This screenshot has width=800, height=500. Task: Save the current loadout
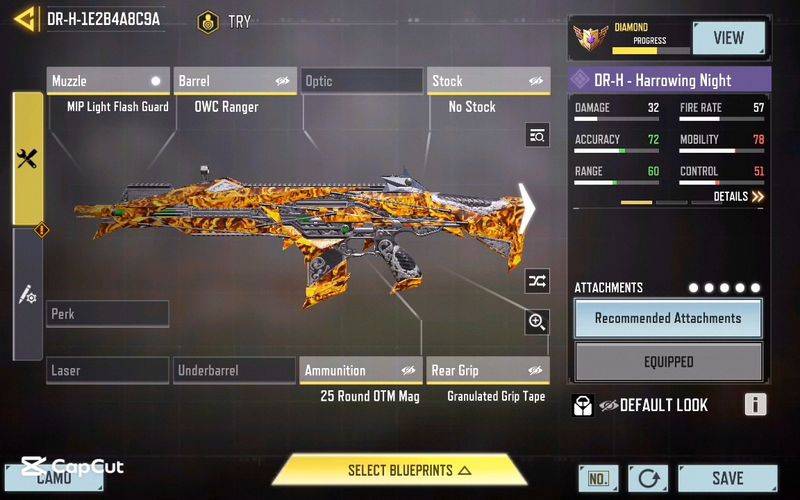pyautogui.click(x=727, y=479)
